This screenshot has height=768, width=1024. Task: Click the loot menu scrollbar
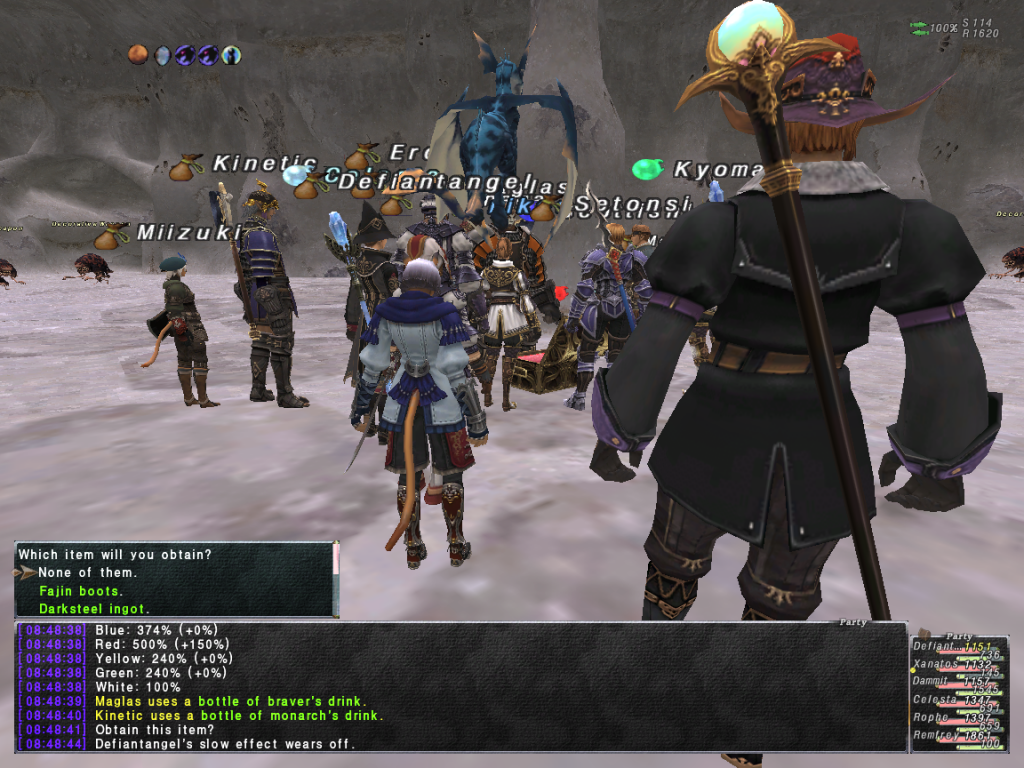[x=336, y=560]
